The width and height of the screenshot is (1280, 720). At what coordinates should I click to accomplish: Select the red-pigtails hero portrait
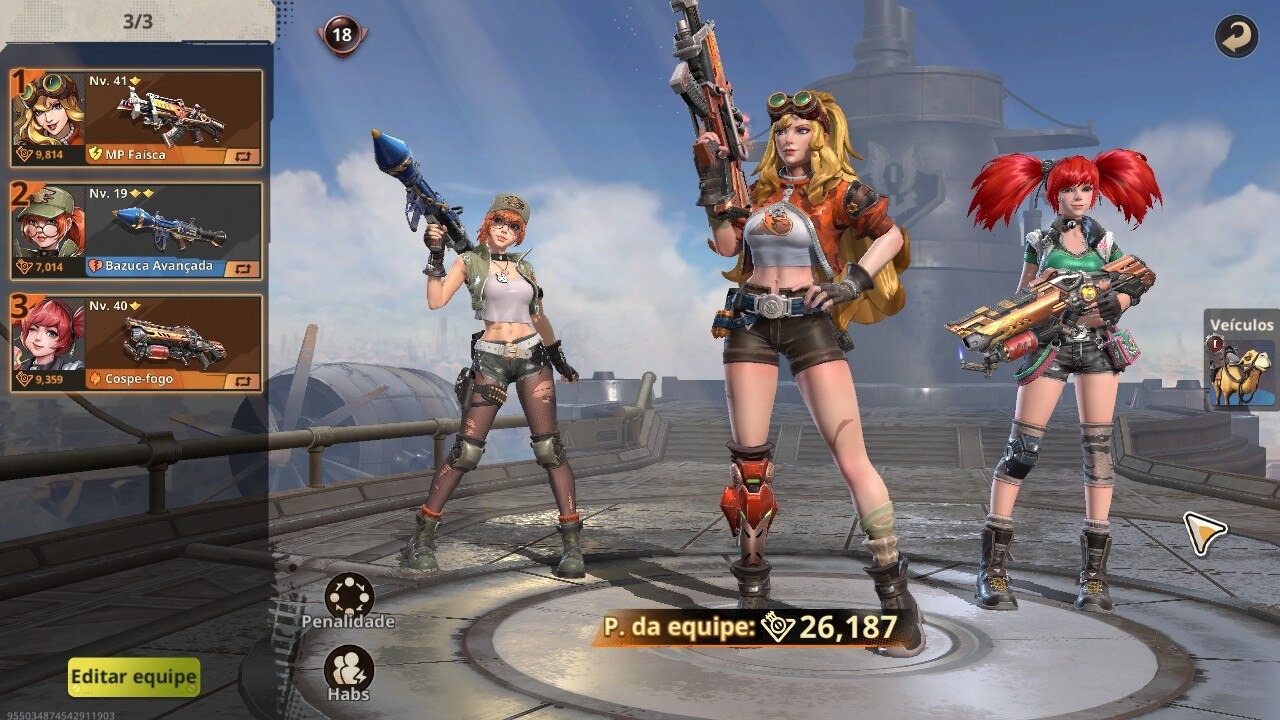(x=48, y=334)
